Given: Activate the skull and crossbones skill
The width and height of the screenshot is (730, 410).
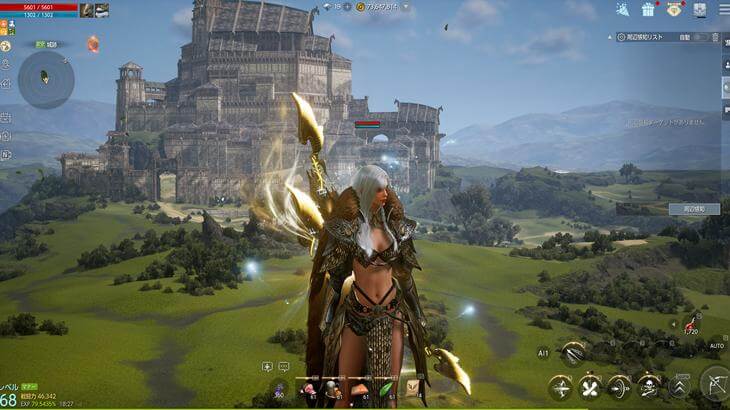Looking at the screenshot, I should click(x=649, y=387).
